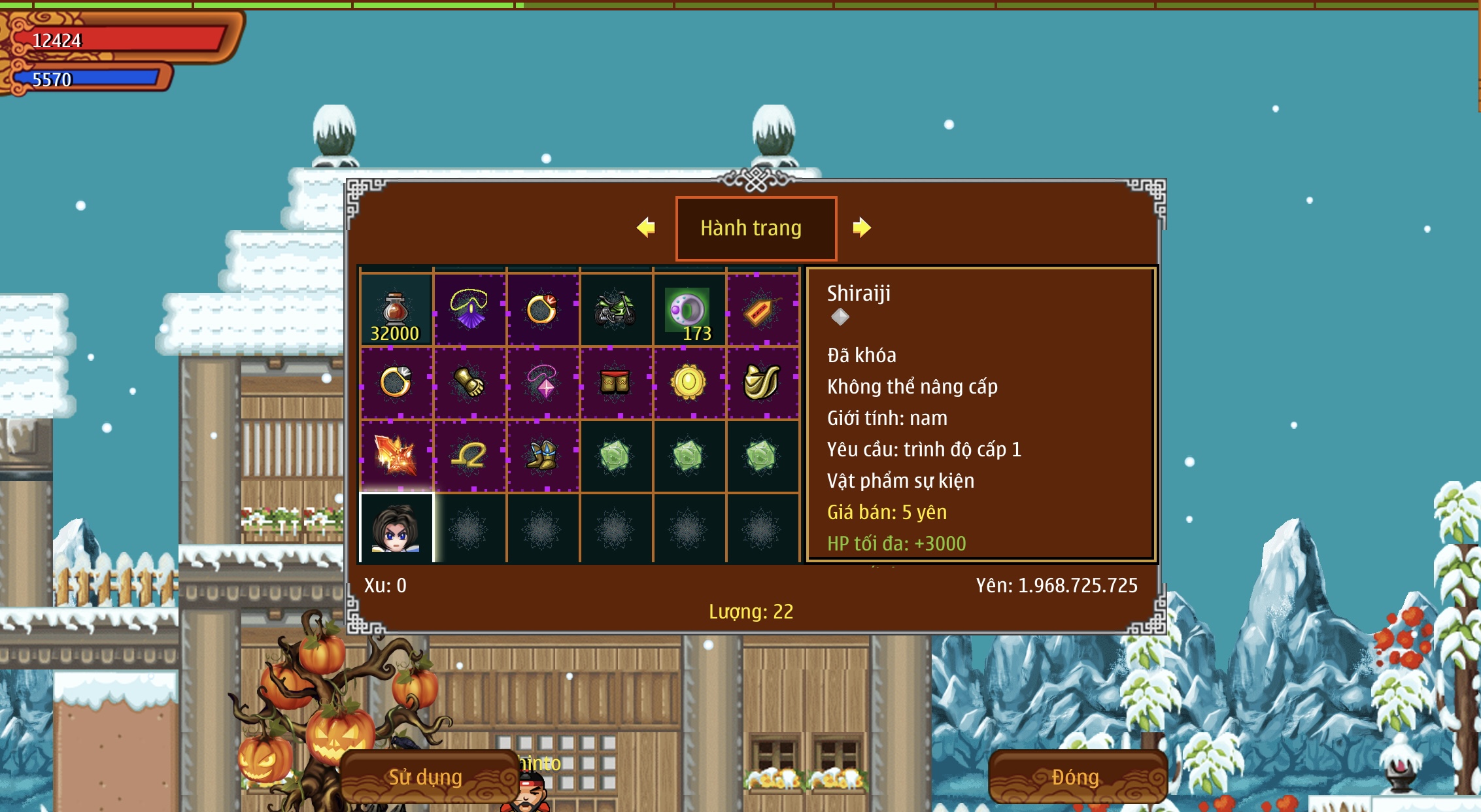Select the pink gem necklace
This screenshot has width=1481, height=812.
pos(543,382)
